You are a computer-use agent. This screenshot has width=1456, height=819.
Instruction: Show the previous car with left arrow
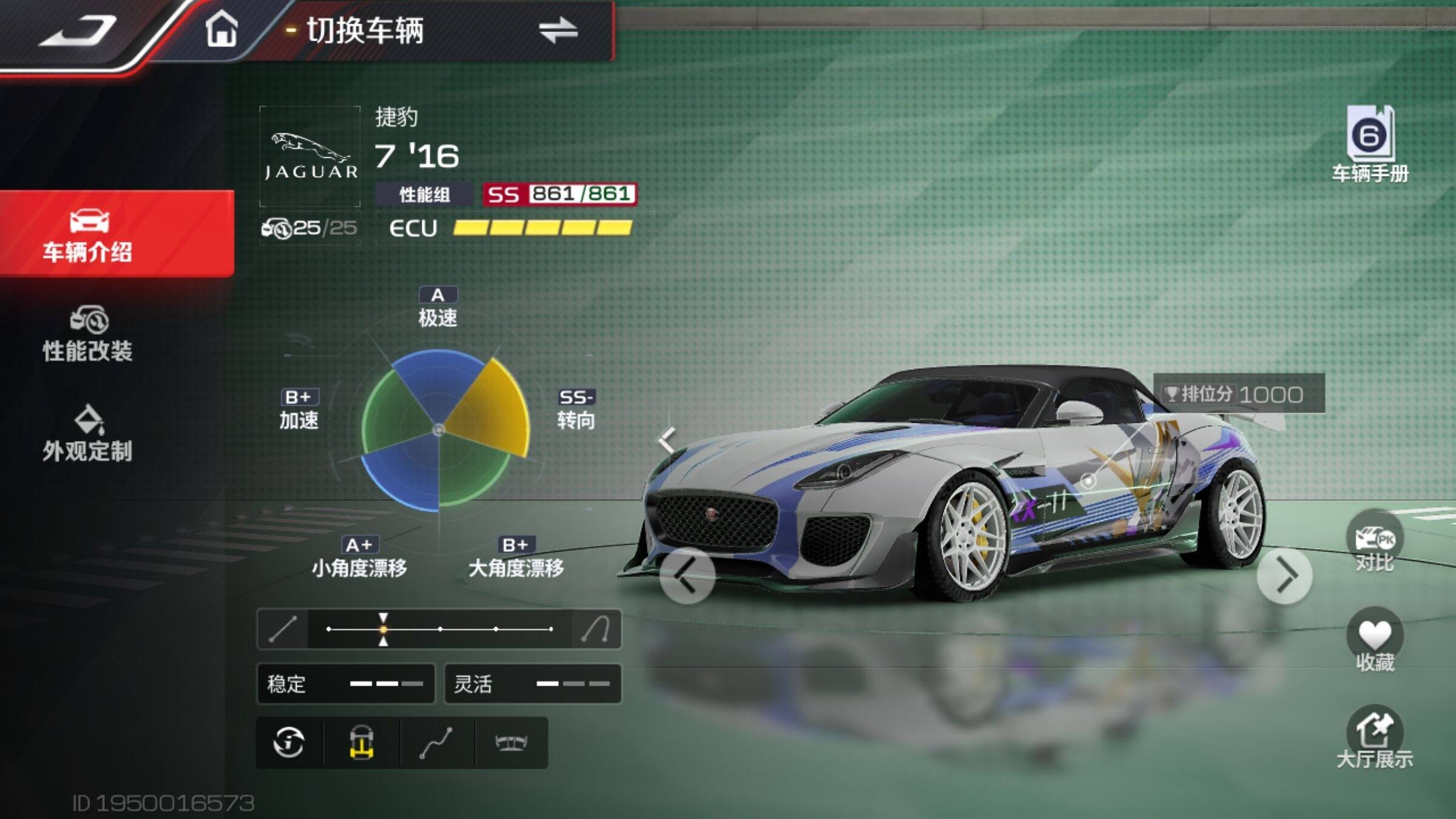pyautogui.click(x=687, y=576)
